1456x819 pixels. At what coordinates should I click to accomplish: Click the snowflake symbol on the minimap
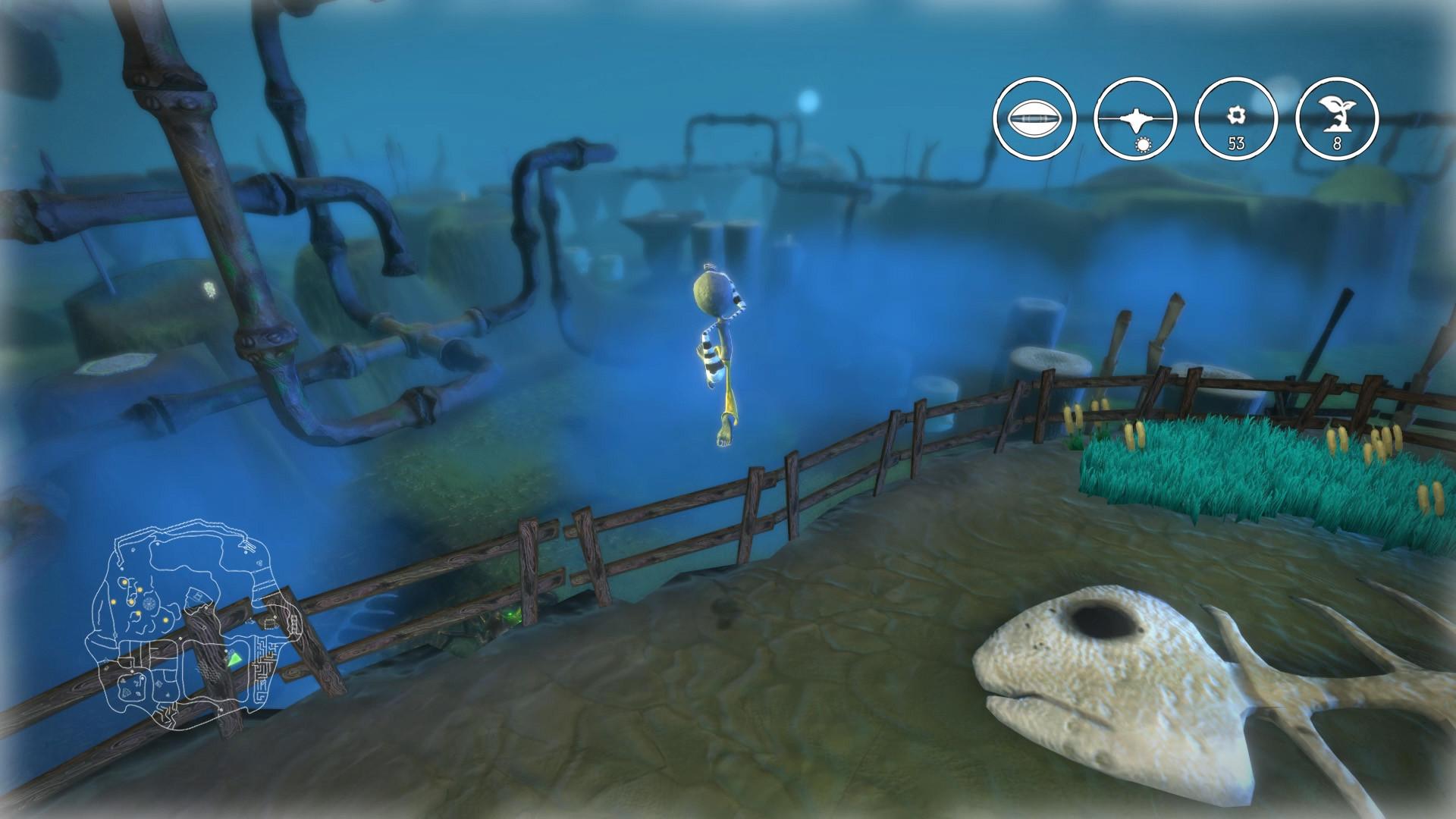[x=149, y=604]
